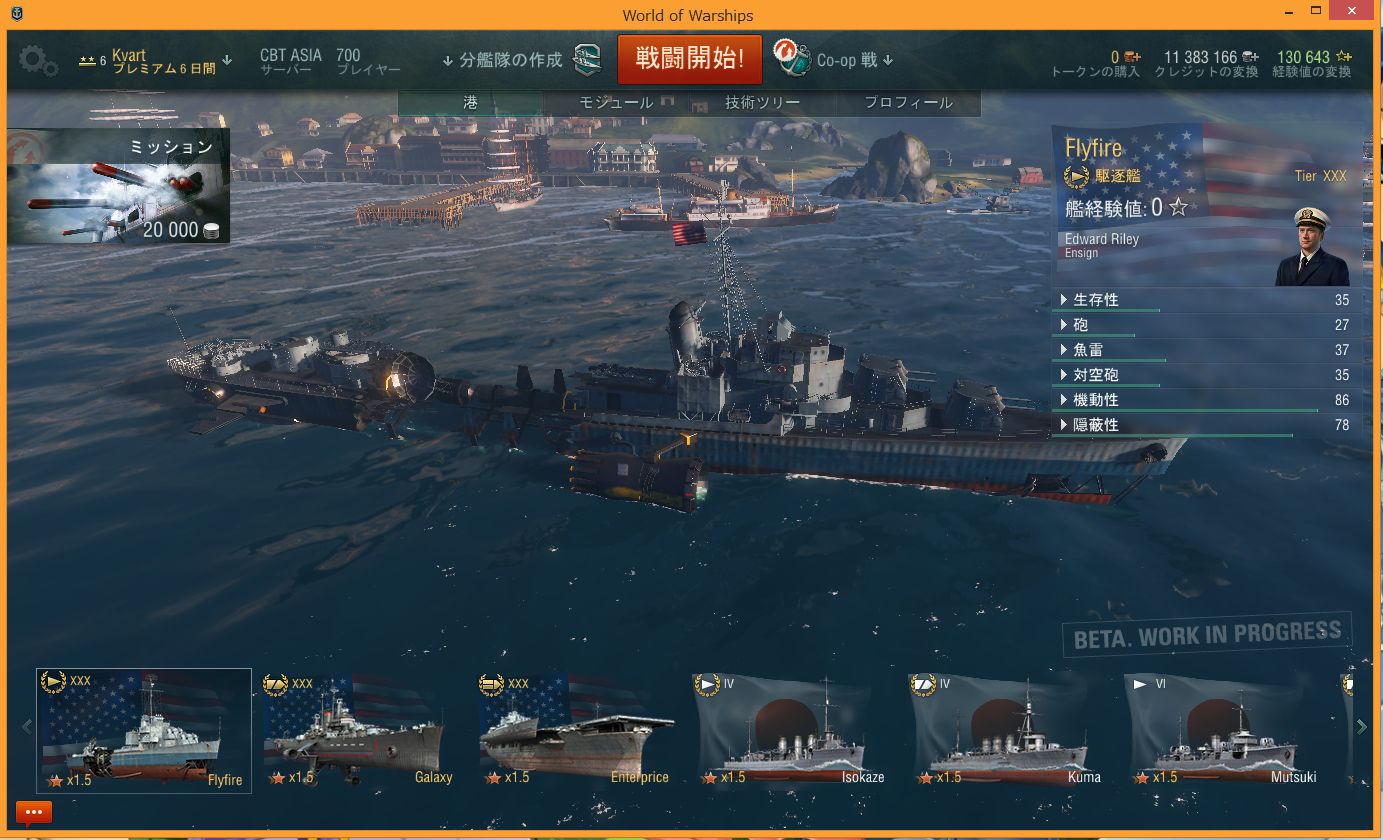Click the red chat ellipsis button
This screenshot has width=1383, height=840.
pyautogui.click(x=34, y=812)
